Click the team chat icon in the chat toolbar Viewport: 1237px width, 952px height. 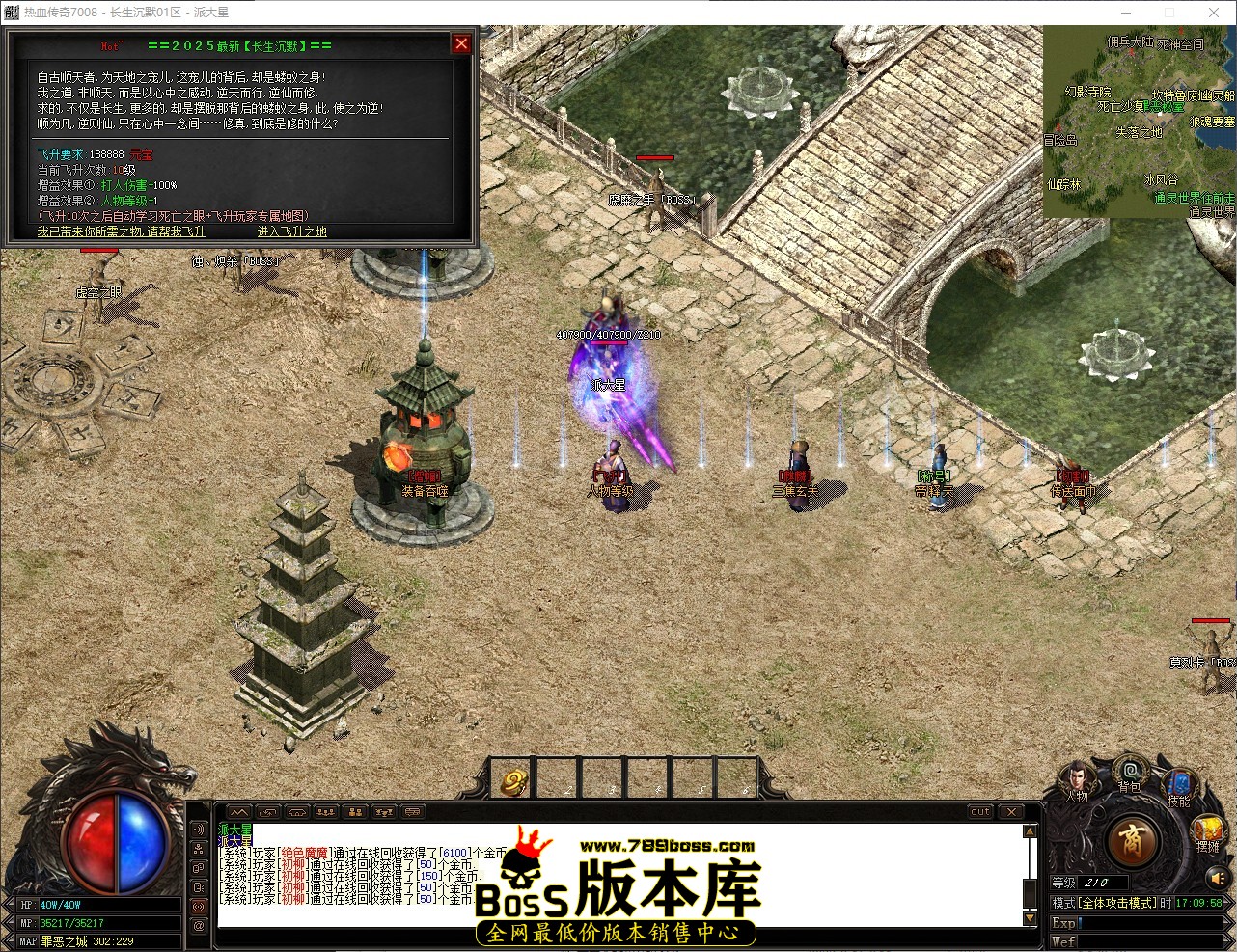pyautogui.click(x=325, y=812)
